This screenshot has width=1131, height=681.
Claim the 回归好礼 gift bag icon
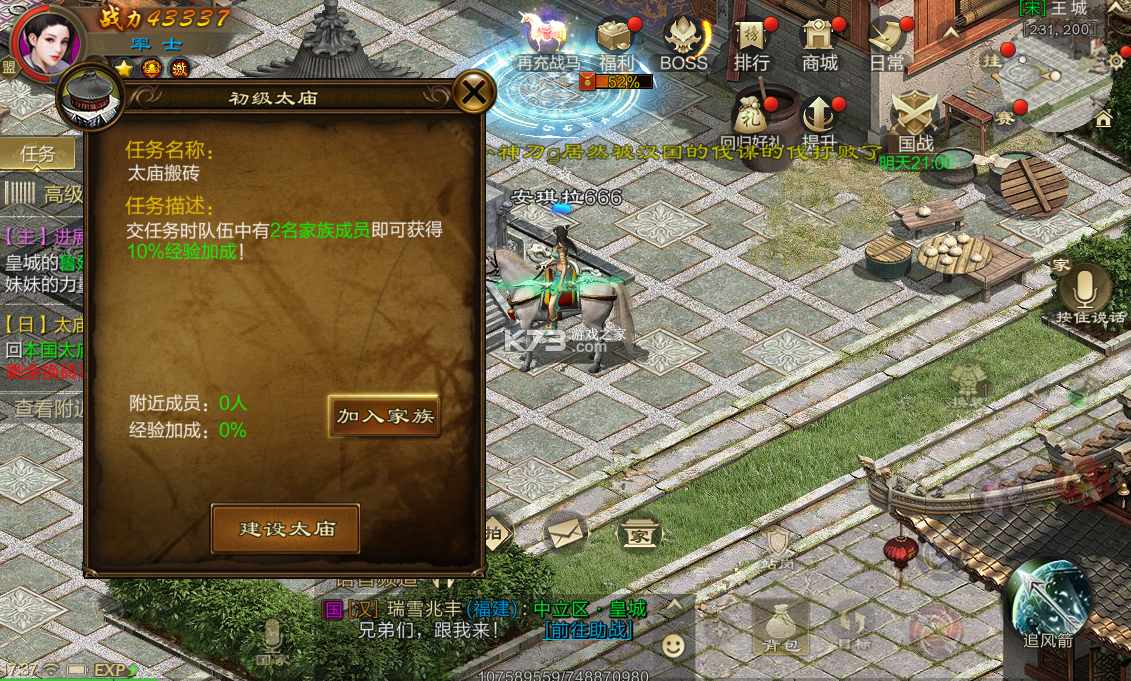(751, 117)
